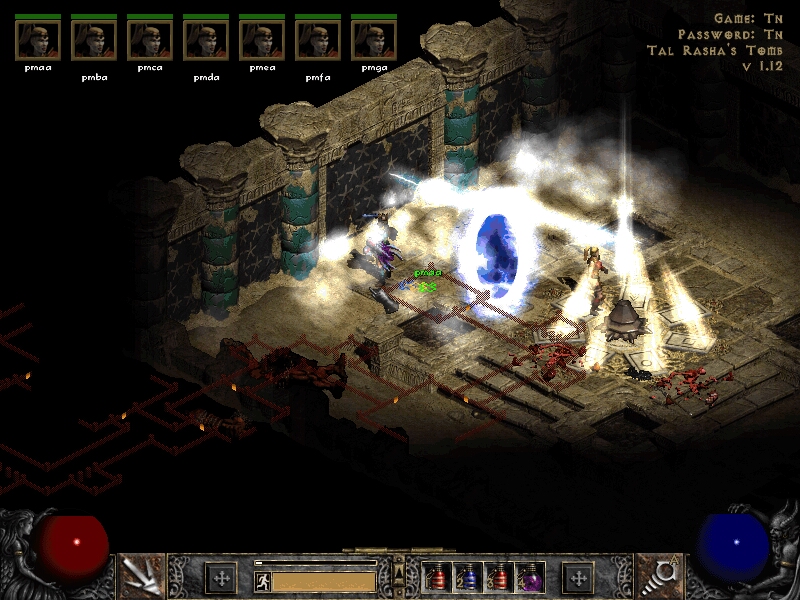Screen dimensions: 800x600
Task: Select party member pmaa's portrait
Action: tap(38, 40)
